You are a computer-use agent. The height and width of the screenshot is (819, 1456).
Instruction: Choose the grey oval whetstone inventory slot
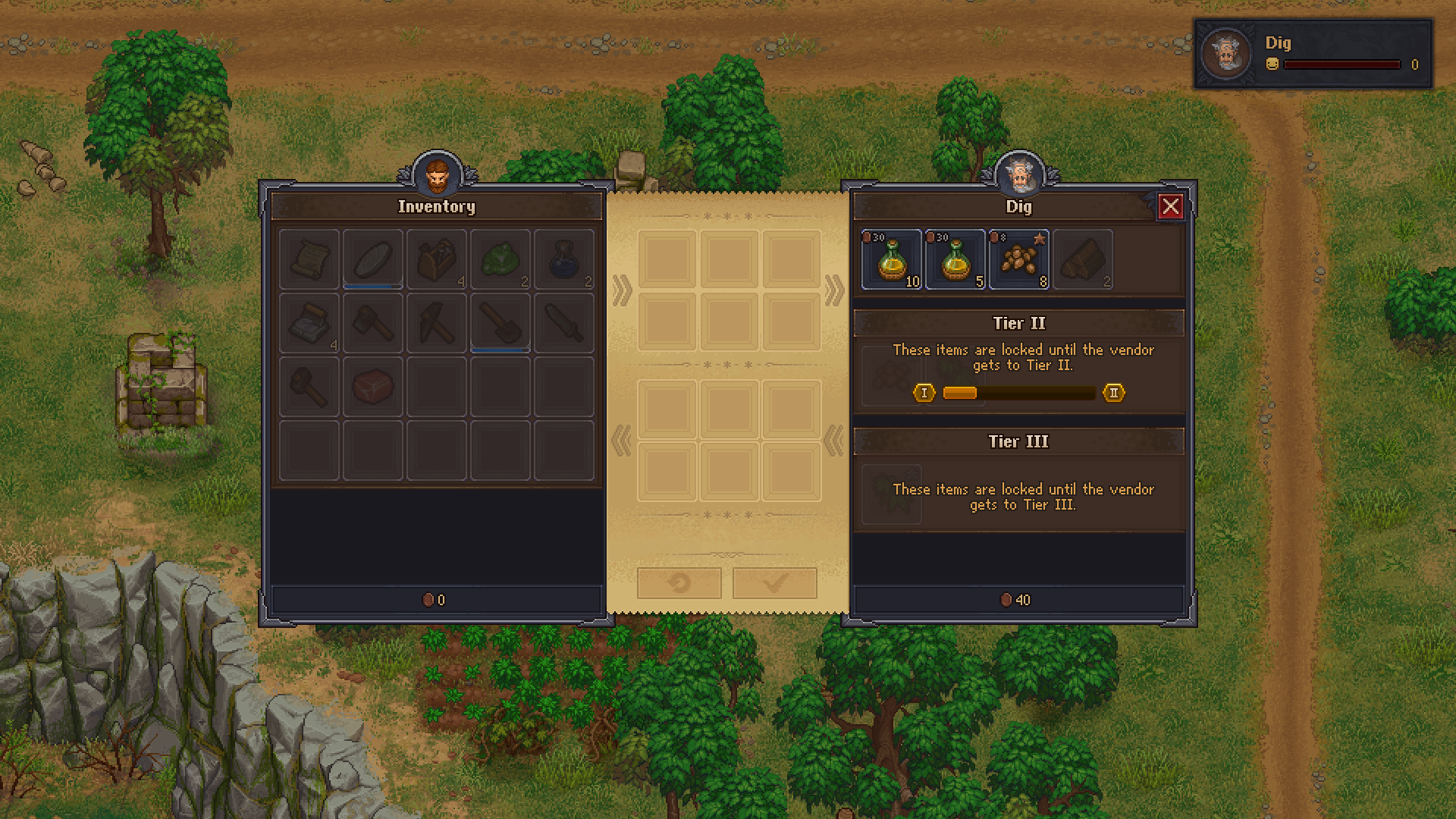click(x=373, y=260)
